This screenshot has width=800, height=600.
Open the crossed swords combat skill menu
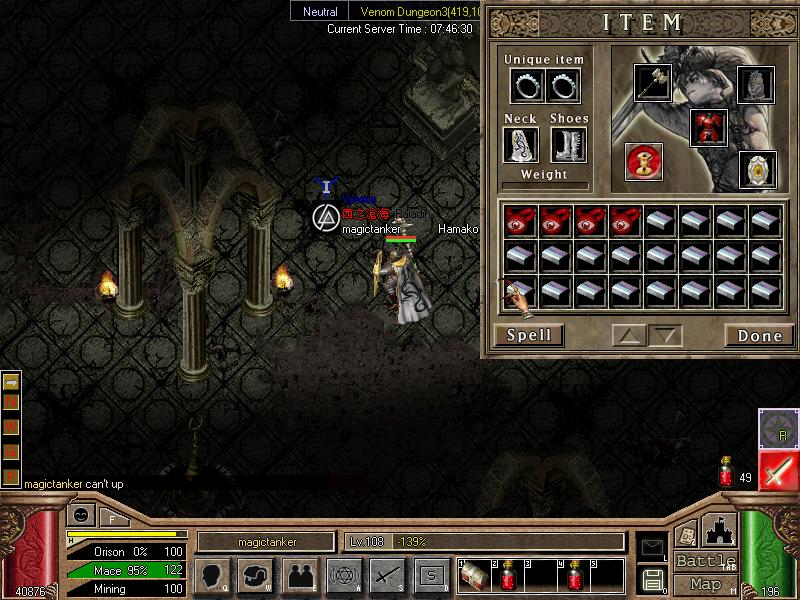click(x=387, y=575)
